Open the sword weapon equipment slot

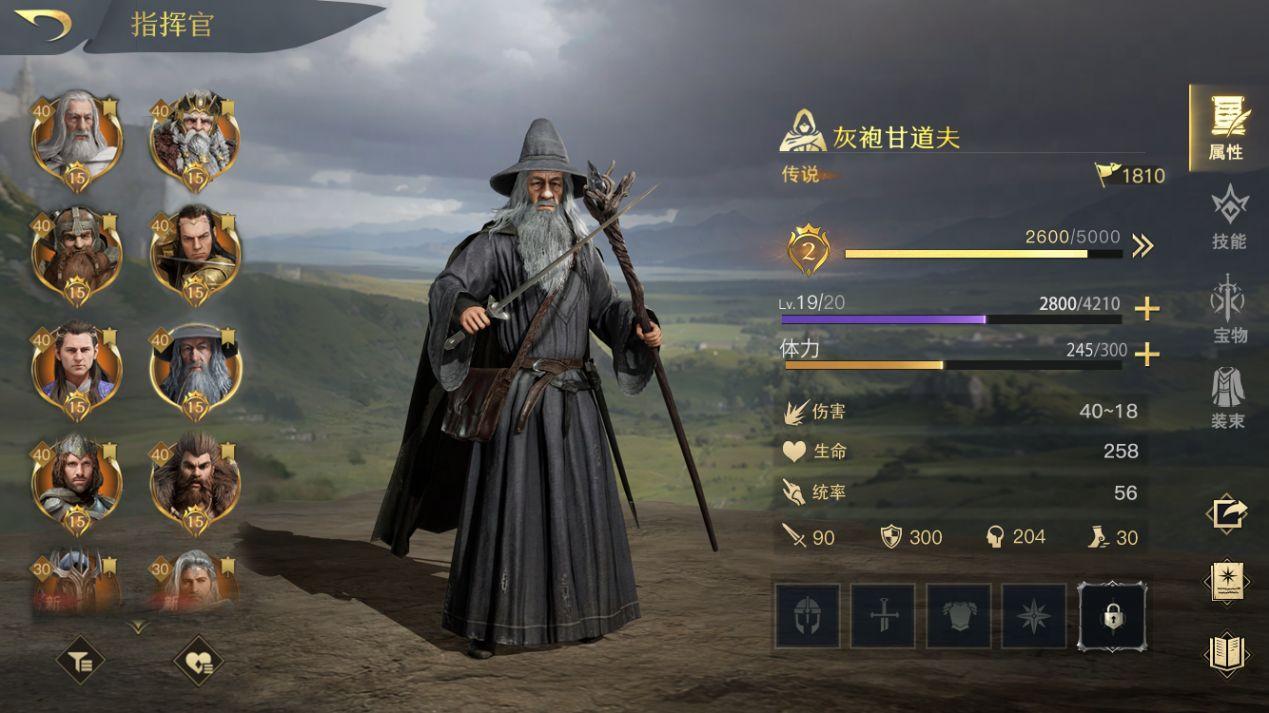pyautogui.click(x=883, y=616)
